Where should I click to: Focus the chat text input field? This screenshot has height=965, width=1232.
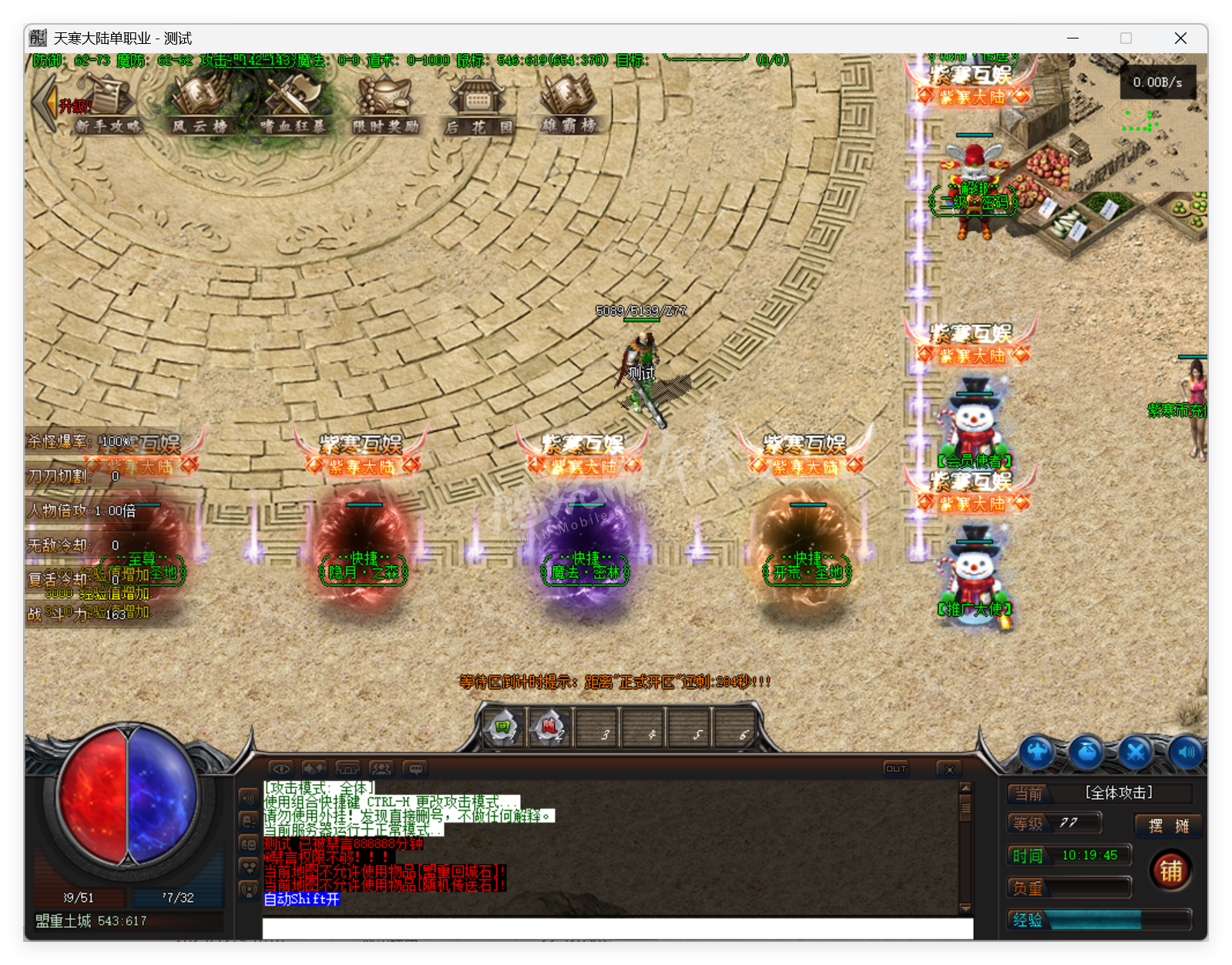[x=616, y=928]
